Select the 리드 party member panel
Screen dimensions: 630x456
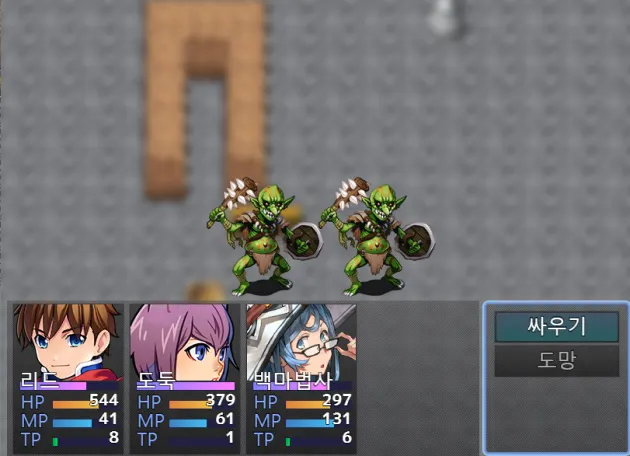[x=68, y=378]
